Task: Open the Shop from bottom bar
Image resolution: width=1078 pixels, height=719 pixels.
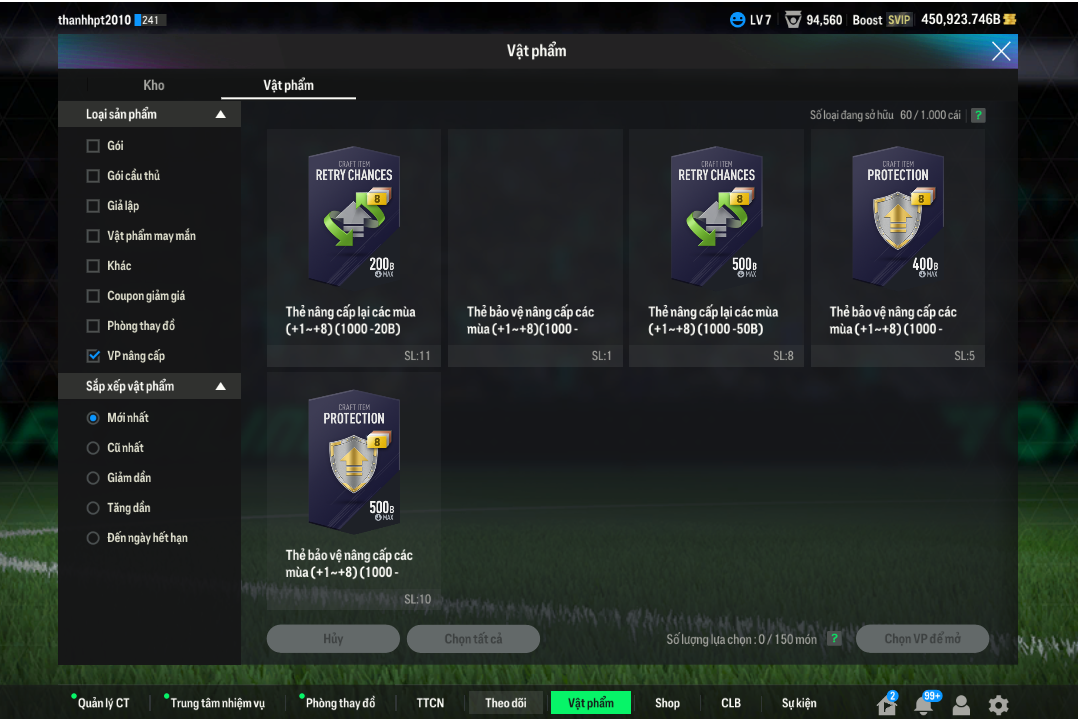Action: coord(667,703)
